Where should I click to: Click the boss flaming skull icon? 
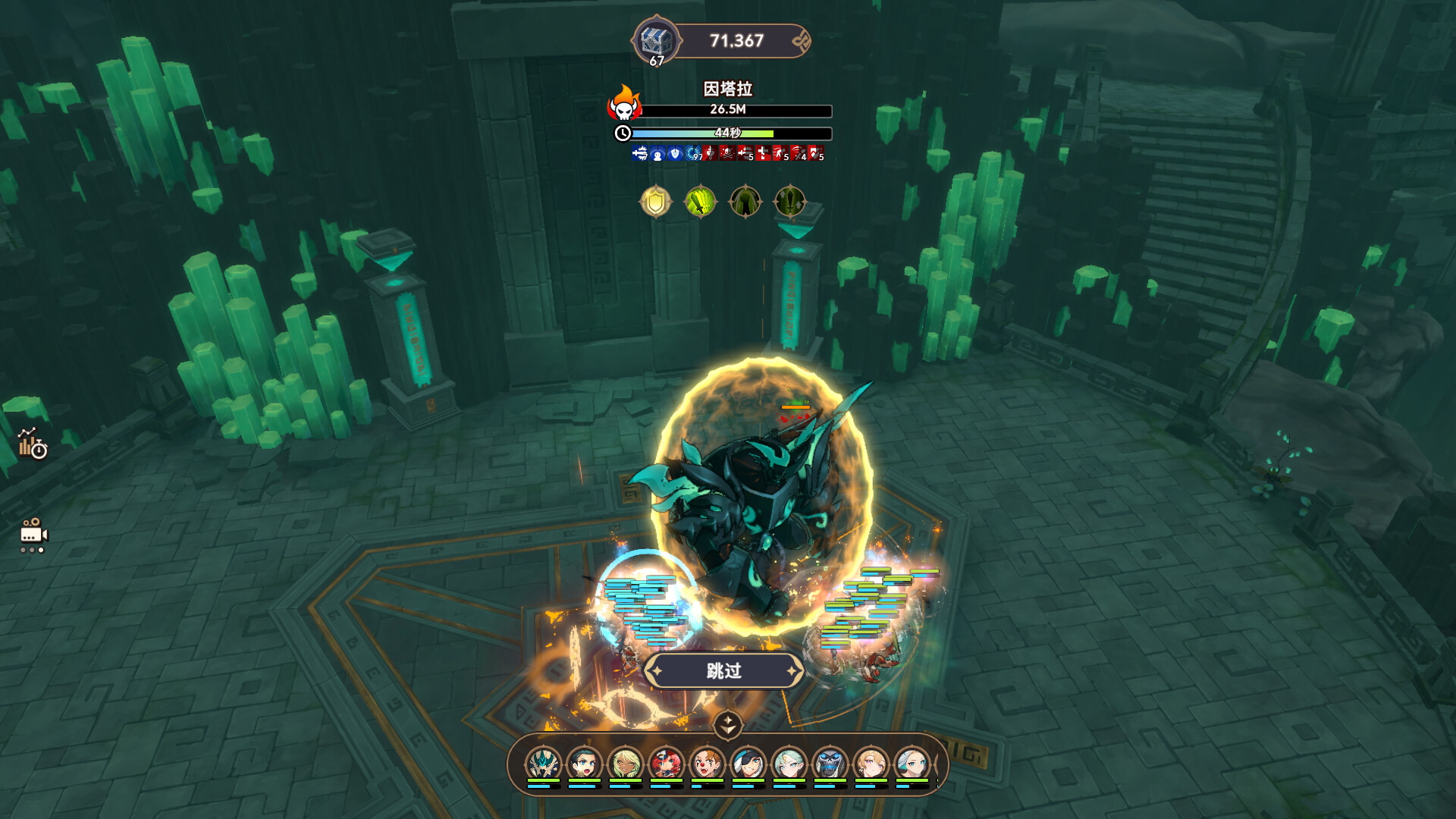(624, 105)
